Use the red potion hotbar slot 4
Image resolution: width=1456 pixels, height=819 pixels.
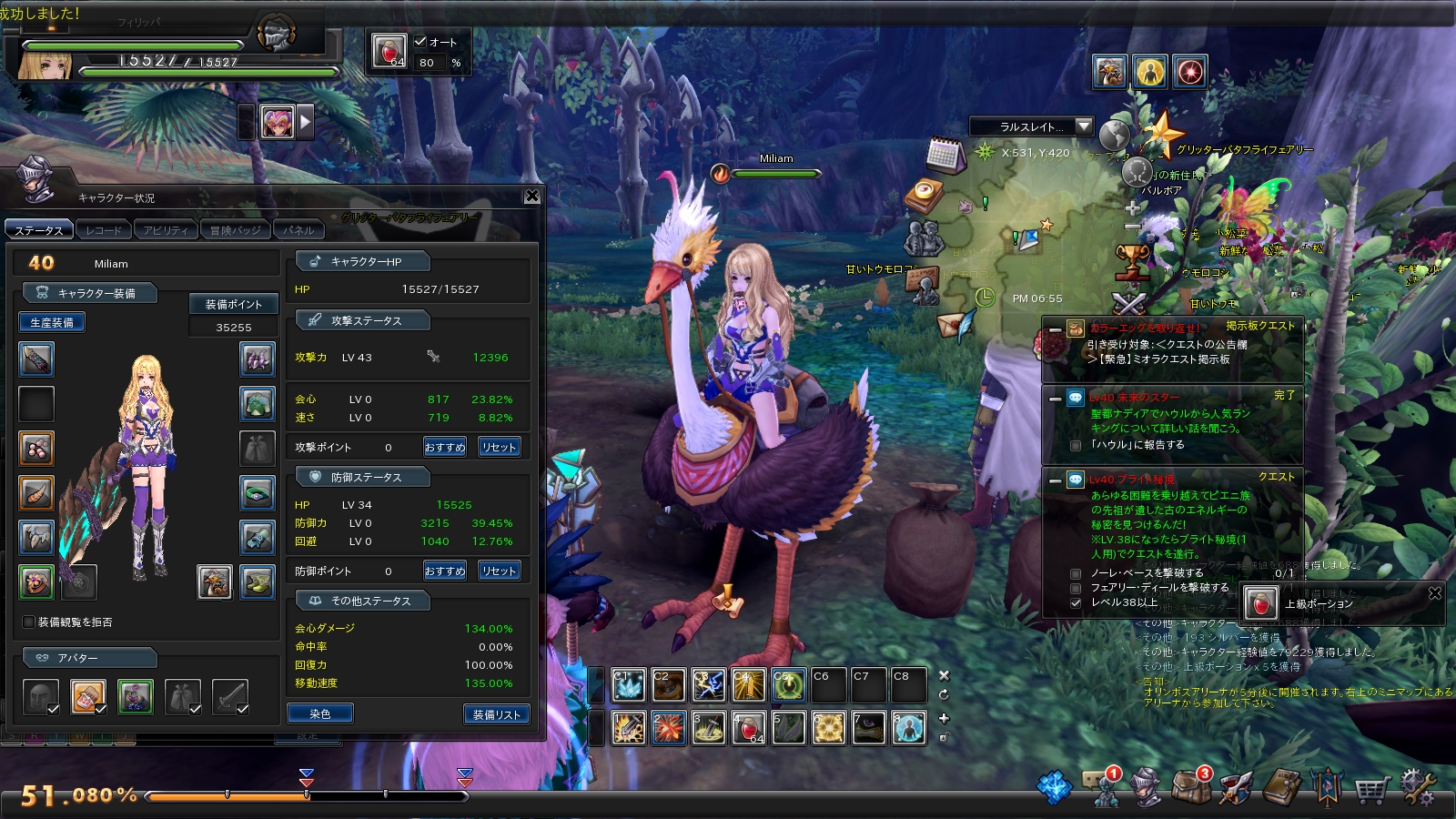click(x=749, y=728)
